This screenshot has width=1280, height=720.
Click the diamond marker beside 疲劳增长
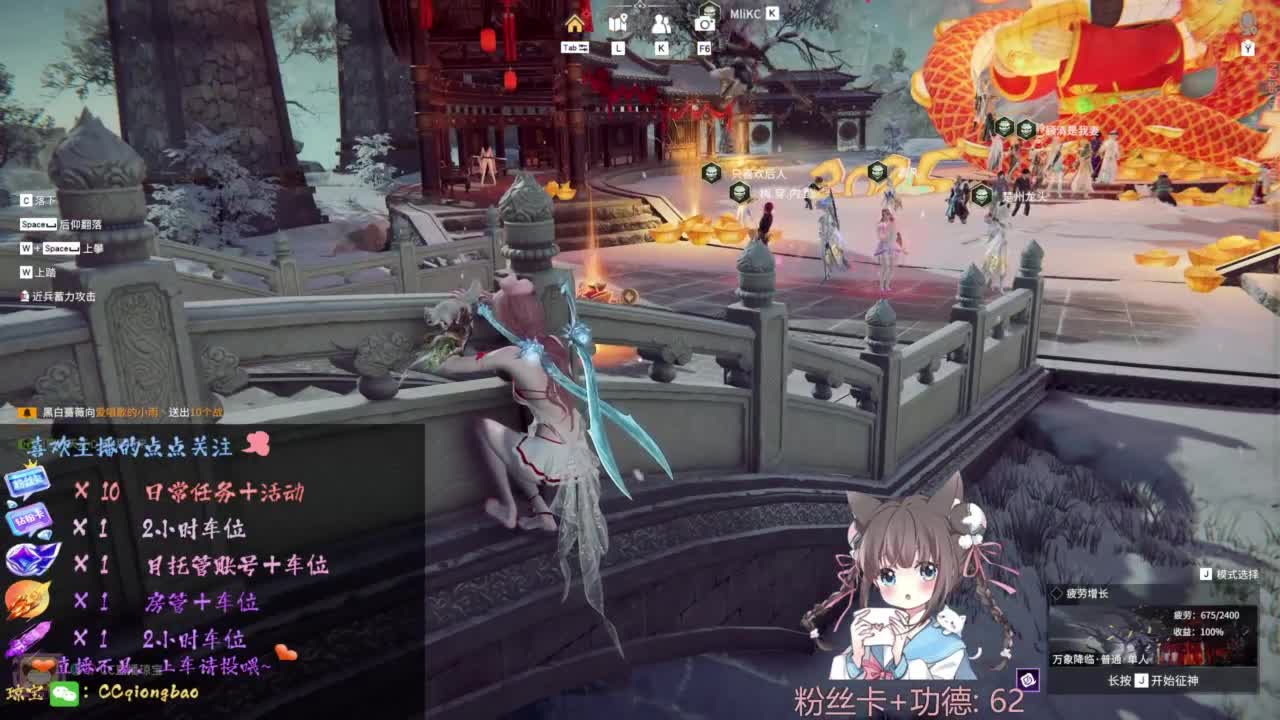click(1058, 593)
